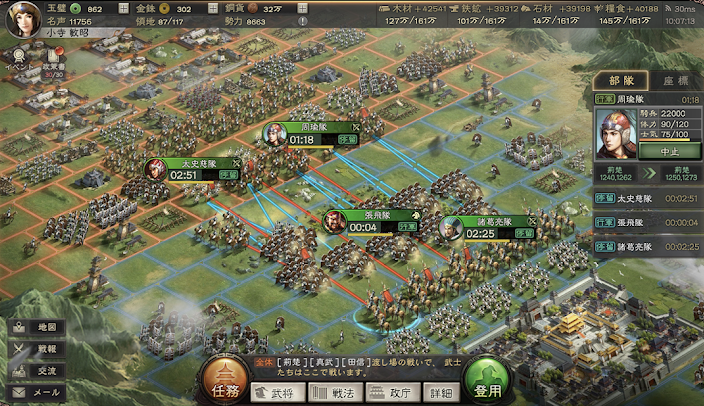The width and height of the screenshot is (704, 406).
Task: Open the 詳細 (details) menu
Action: point(443,392)
